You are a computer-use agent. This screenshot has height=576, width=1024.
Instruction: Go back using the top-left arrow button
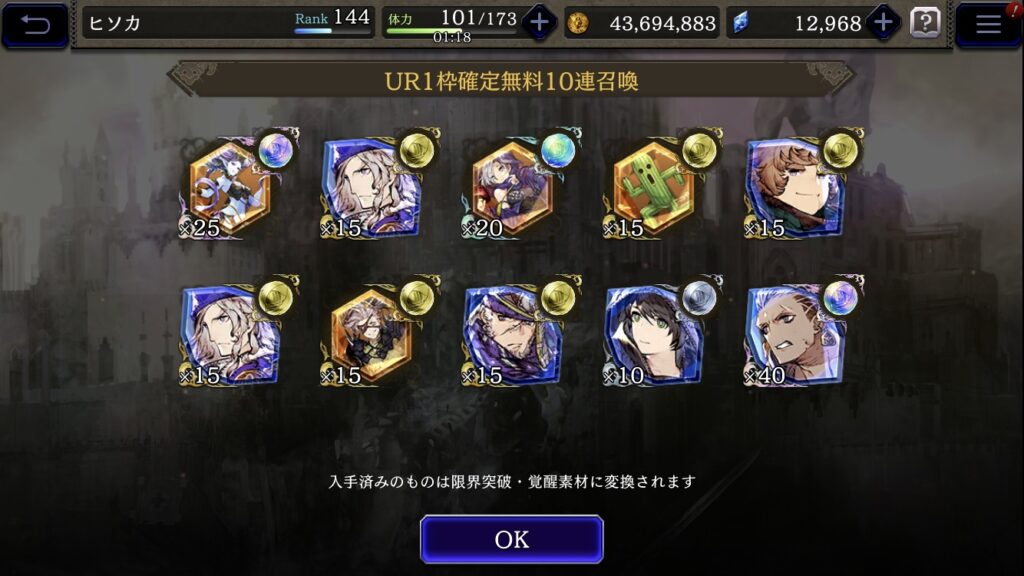click(35, 25)
